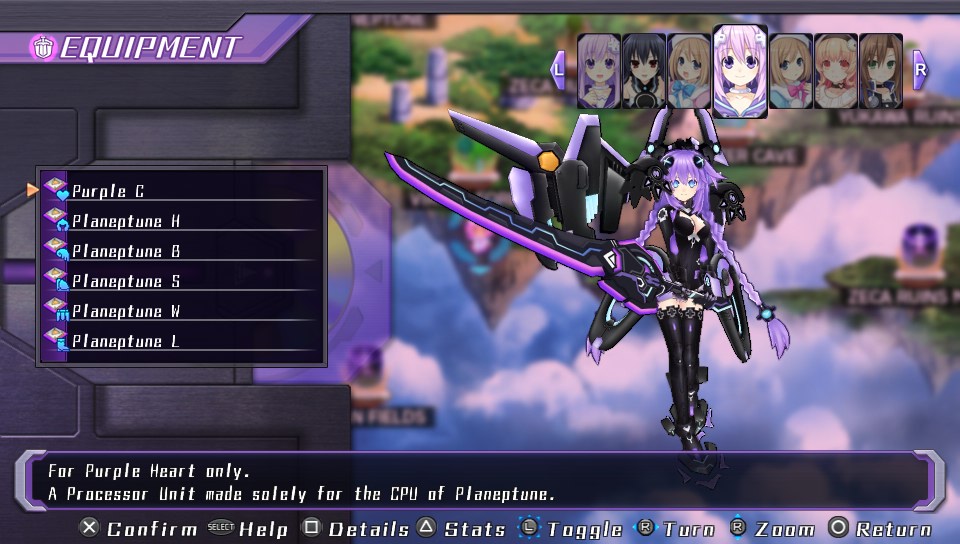Choose the brown-haired green-eyed character portrait
The image size is (960, 544).
[880, 71]
